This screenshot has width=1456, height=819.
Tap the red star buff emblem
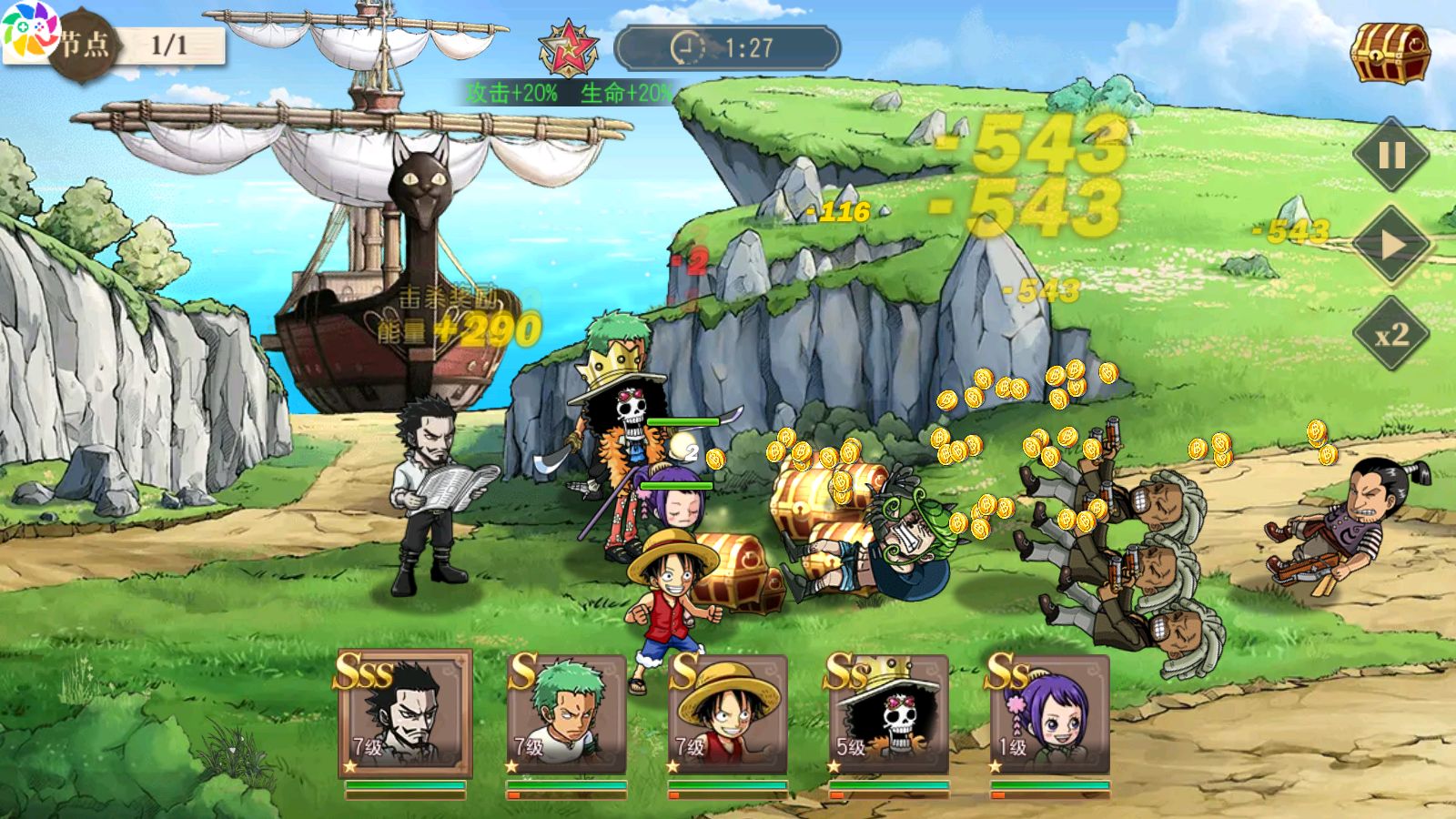(568, 47)
